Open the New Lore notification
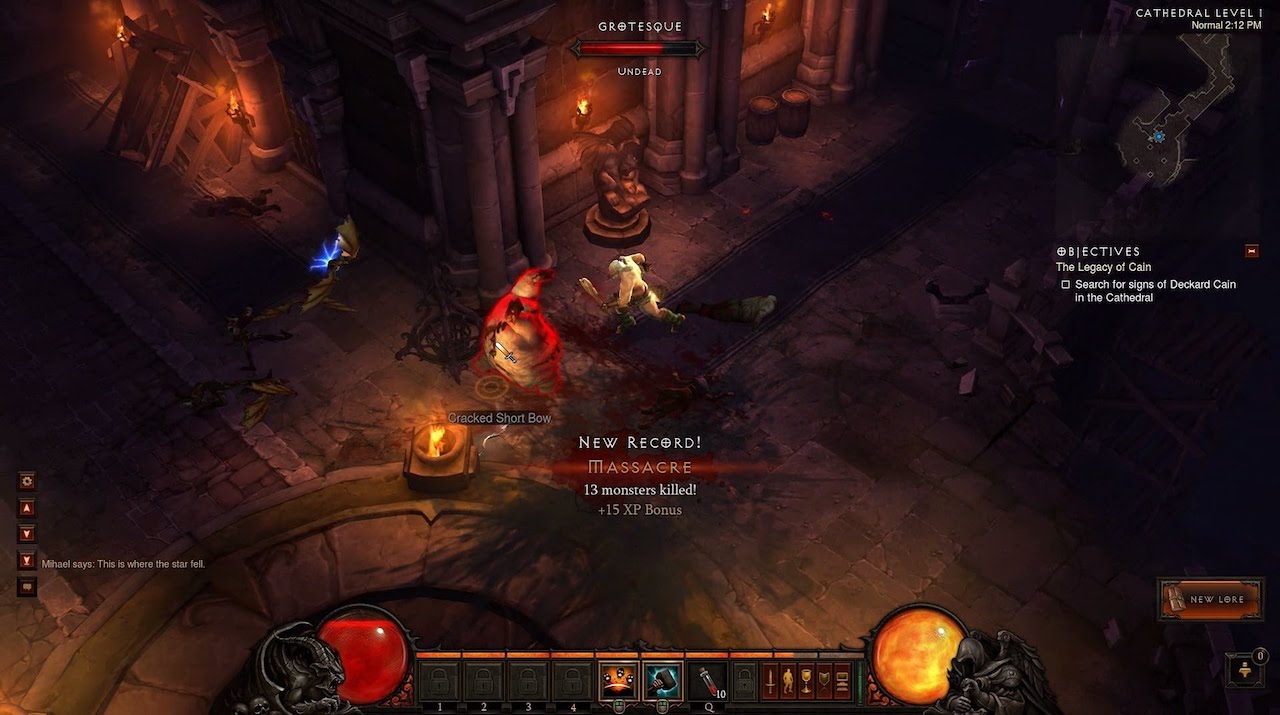 [1210, 599]
